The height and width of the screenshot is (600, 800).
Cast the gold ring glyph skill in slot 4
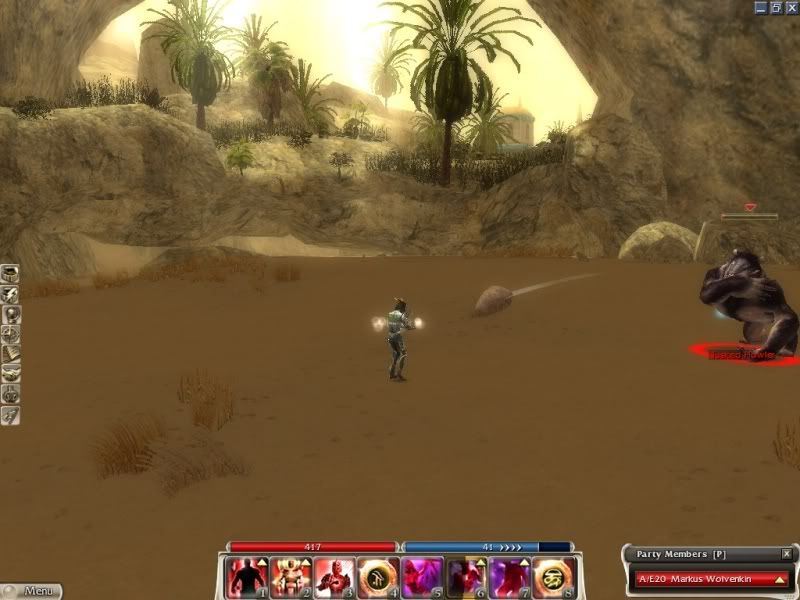377,577
